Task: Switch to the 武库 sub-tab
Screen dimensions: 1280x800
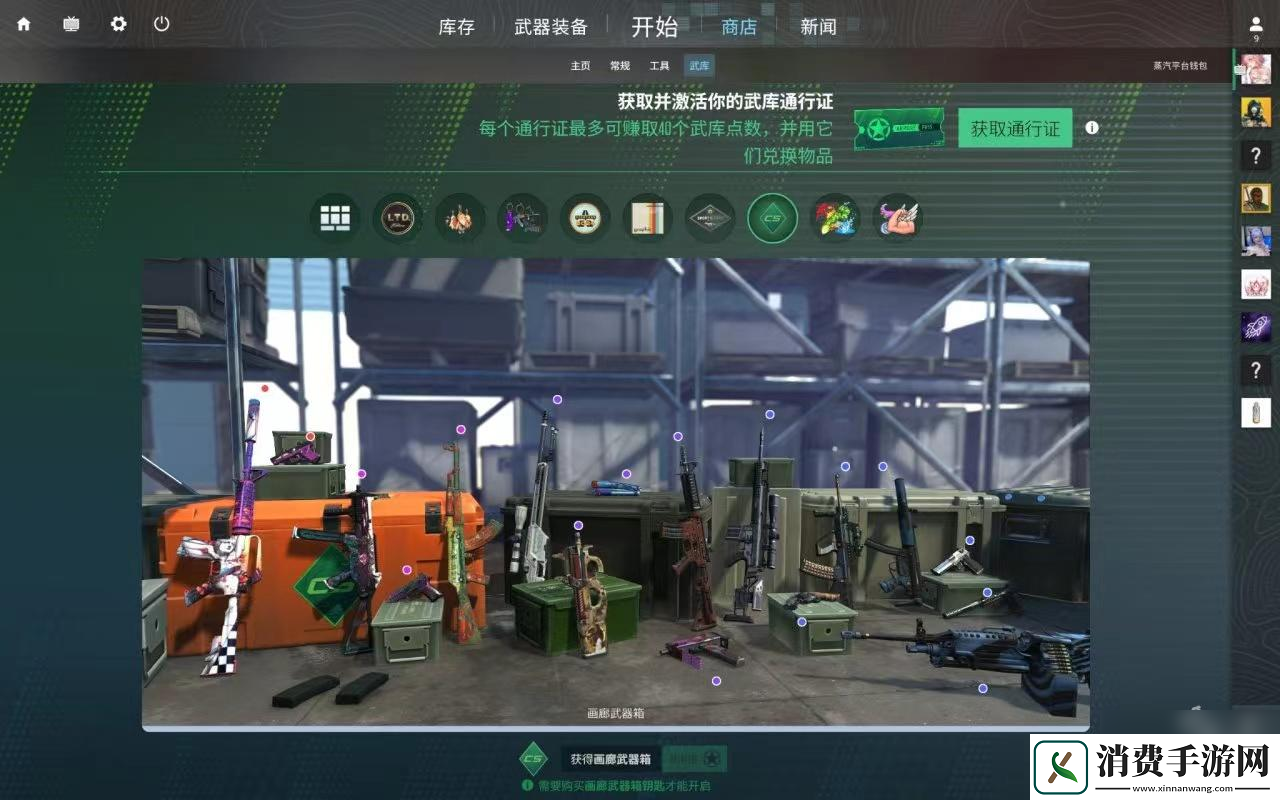Action: (698, 65)
